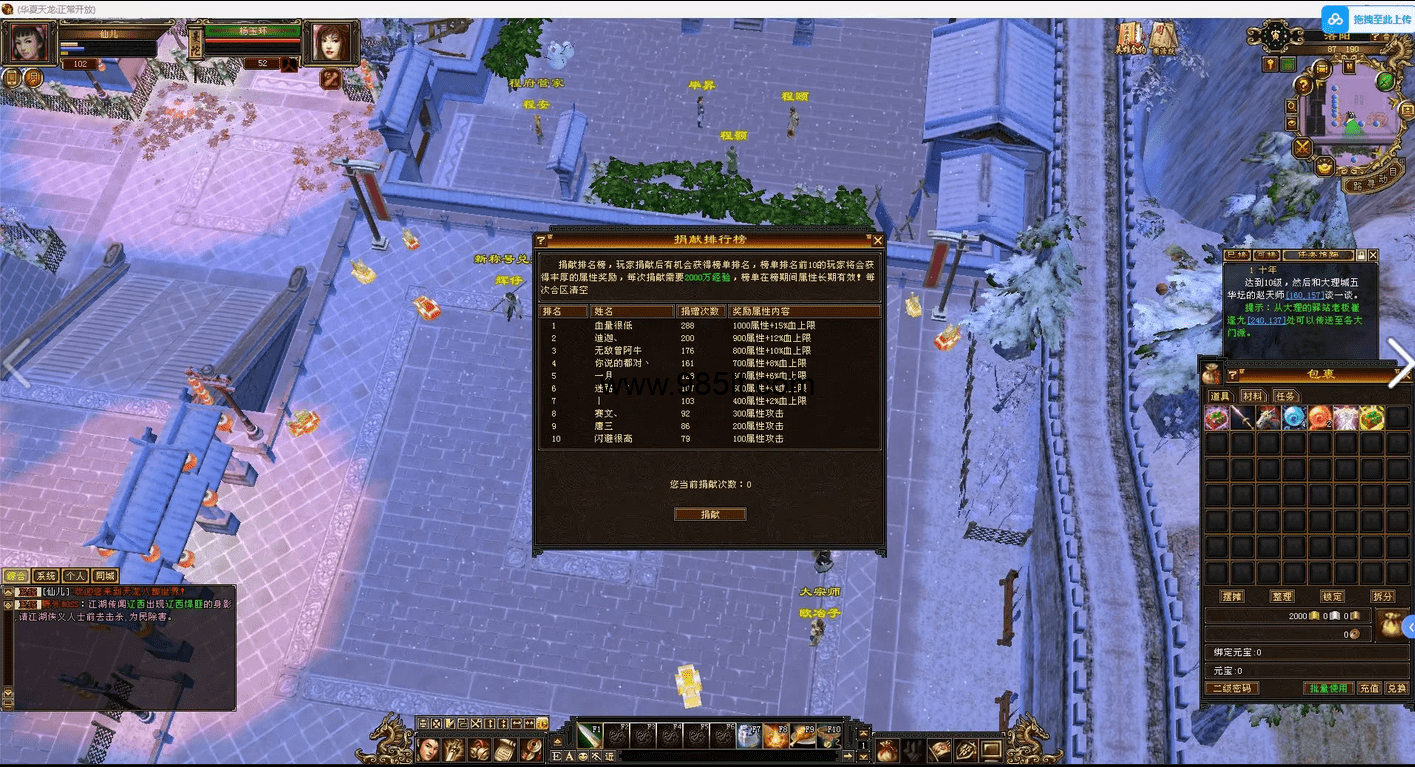Screen dimensions: 1415x767
Task: Select the 仙儿 player portrait
Action: pyautogui.click(x=28, y=44)
